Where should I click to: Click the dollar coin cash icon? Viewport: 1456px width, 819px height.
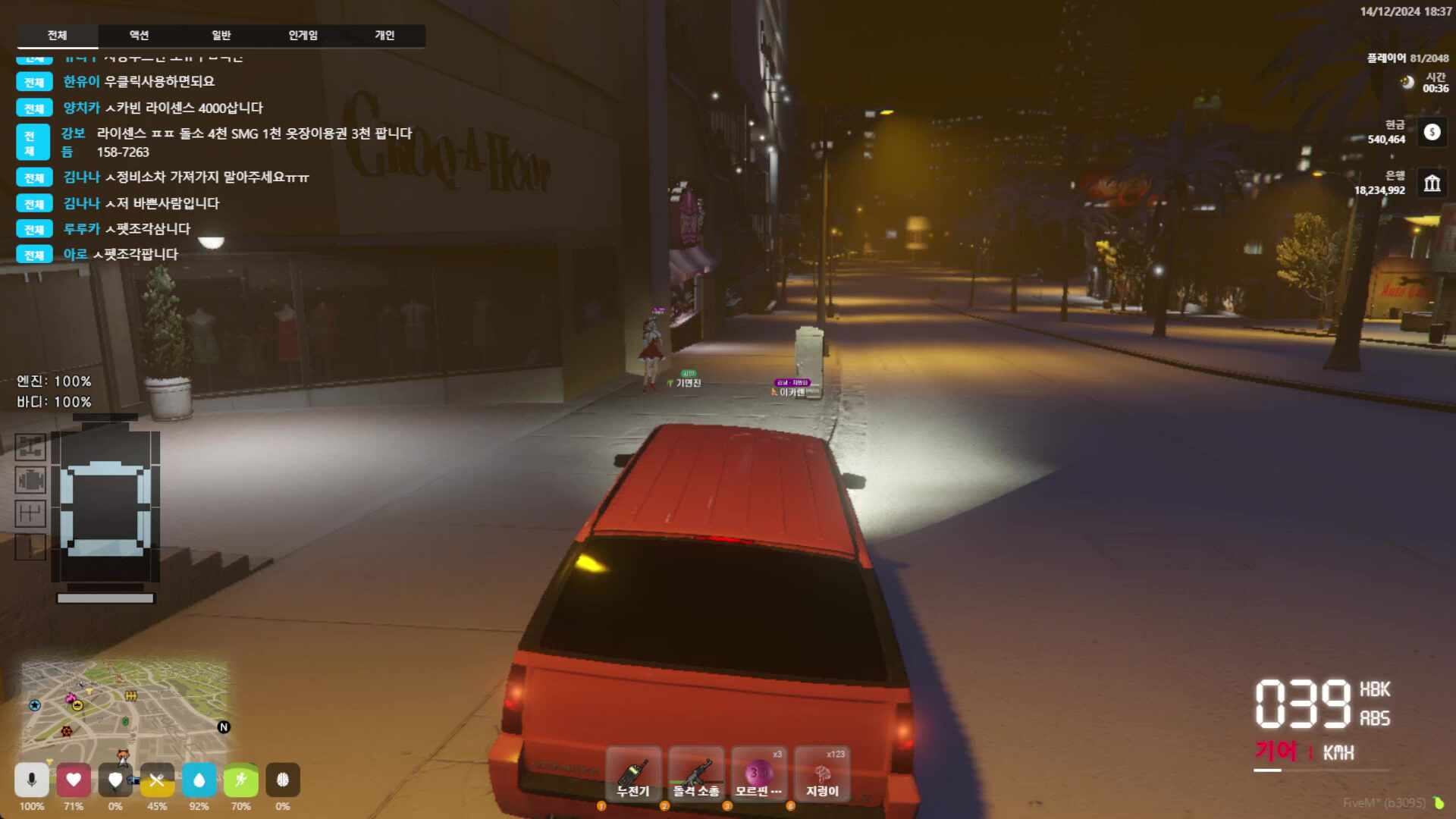pyautogui.click(x=1432, y=132)
